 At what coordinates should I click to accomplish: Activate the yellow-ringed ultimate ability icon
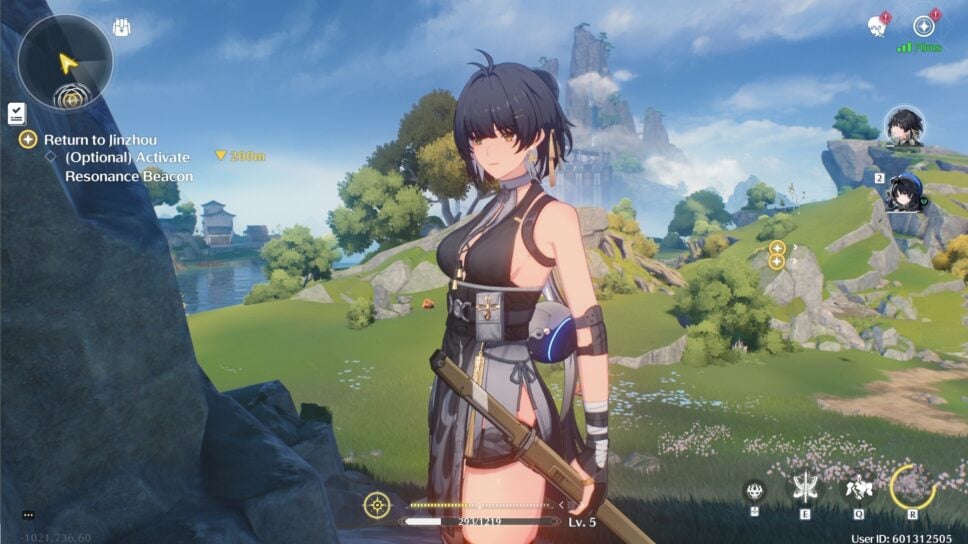coord(912,487)
